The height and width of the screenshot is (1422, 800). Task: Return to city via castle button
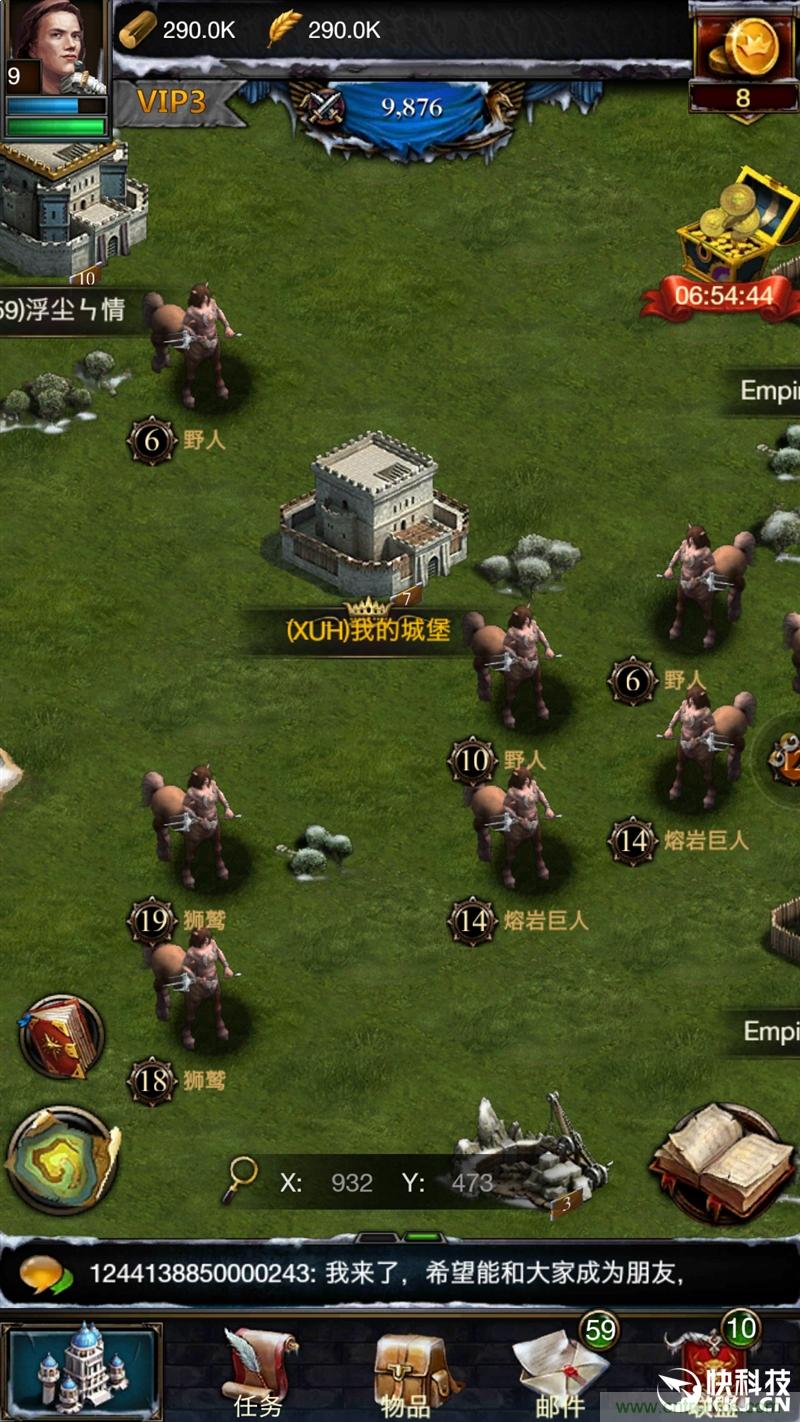tap(82, 1368)
